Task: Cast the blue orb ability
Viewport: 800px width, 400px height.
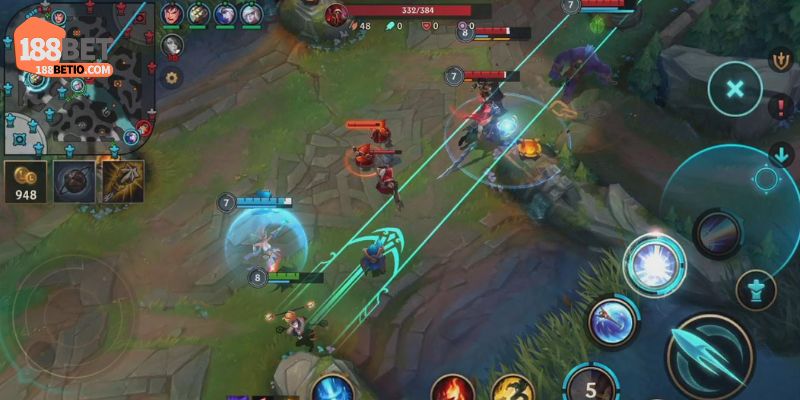Action: (610, 322)
